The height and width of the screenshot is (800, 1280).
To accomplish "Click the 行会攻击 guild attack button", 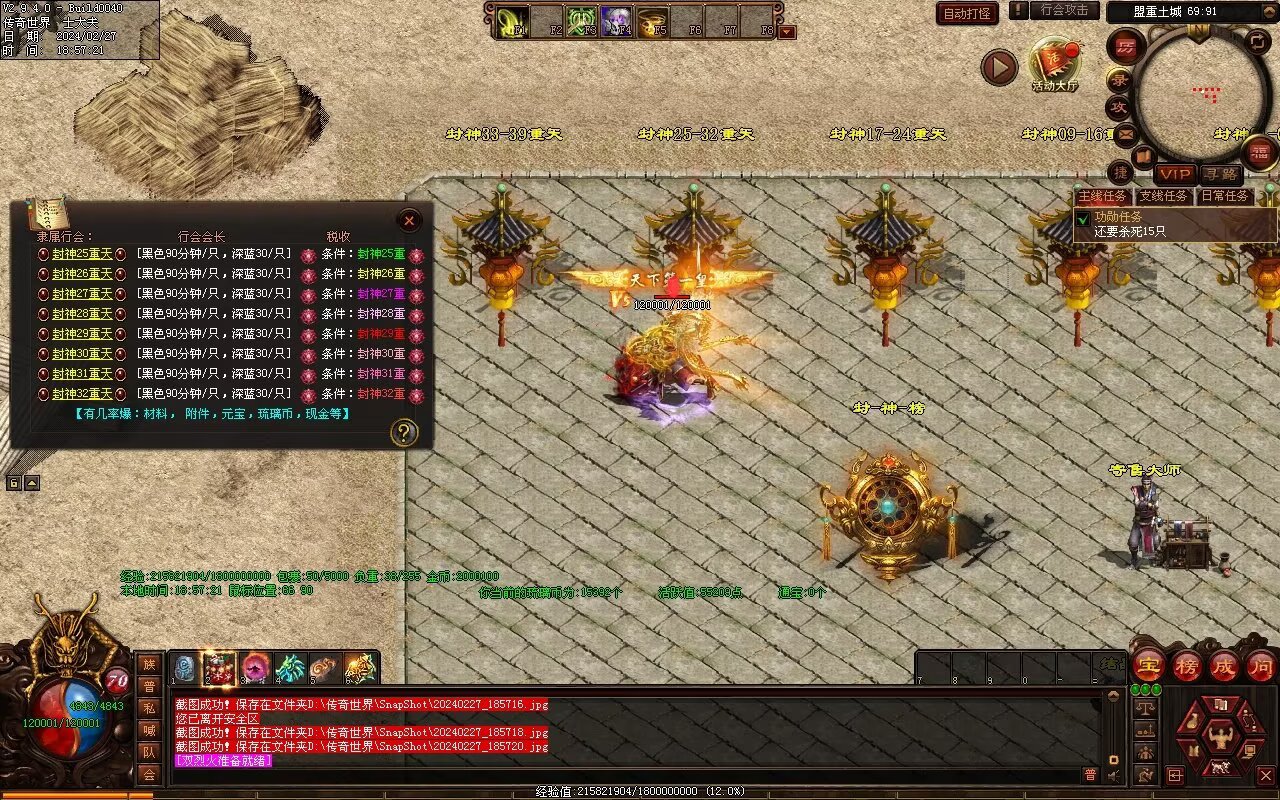I will pyautogui.click(x=1063, y=10).
